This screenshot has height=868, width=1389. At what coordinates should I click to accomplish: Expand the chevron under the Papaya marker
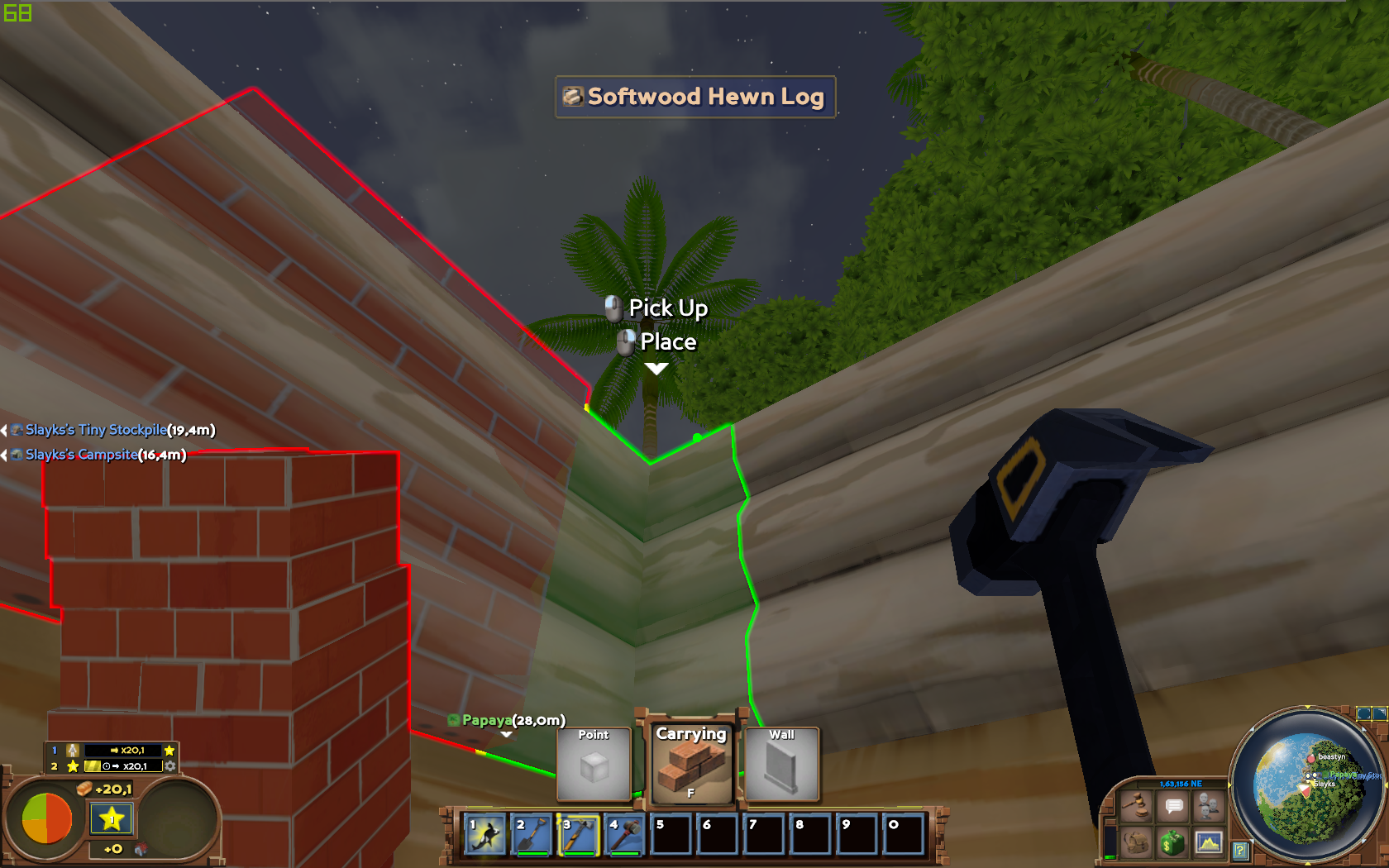[506, 734]
